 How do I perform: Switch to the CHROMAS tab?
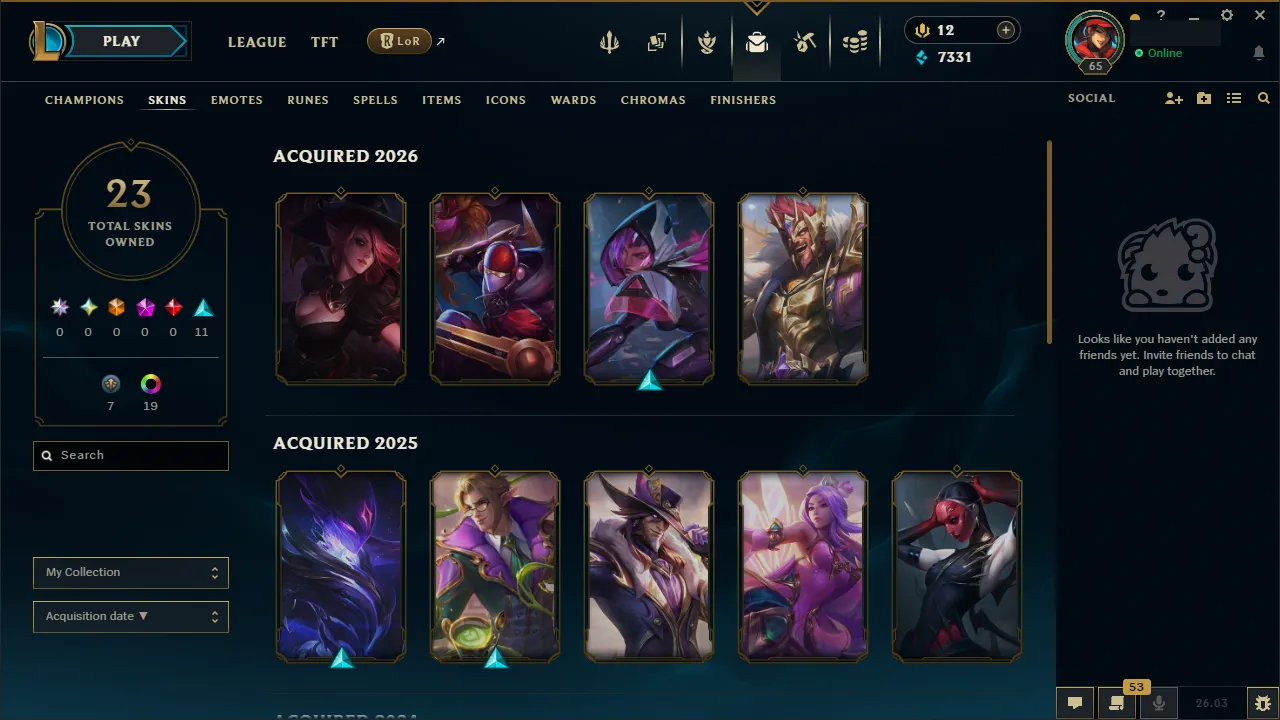[x=653, y=100]
